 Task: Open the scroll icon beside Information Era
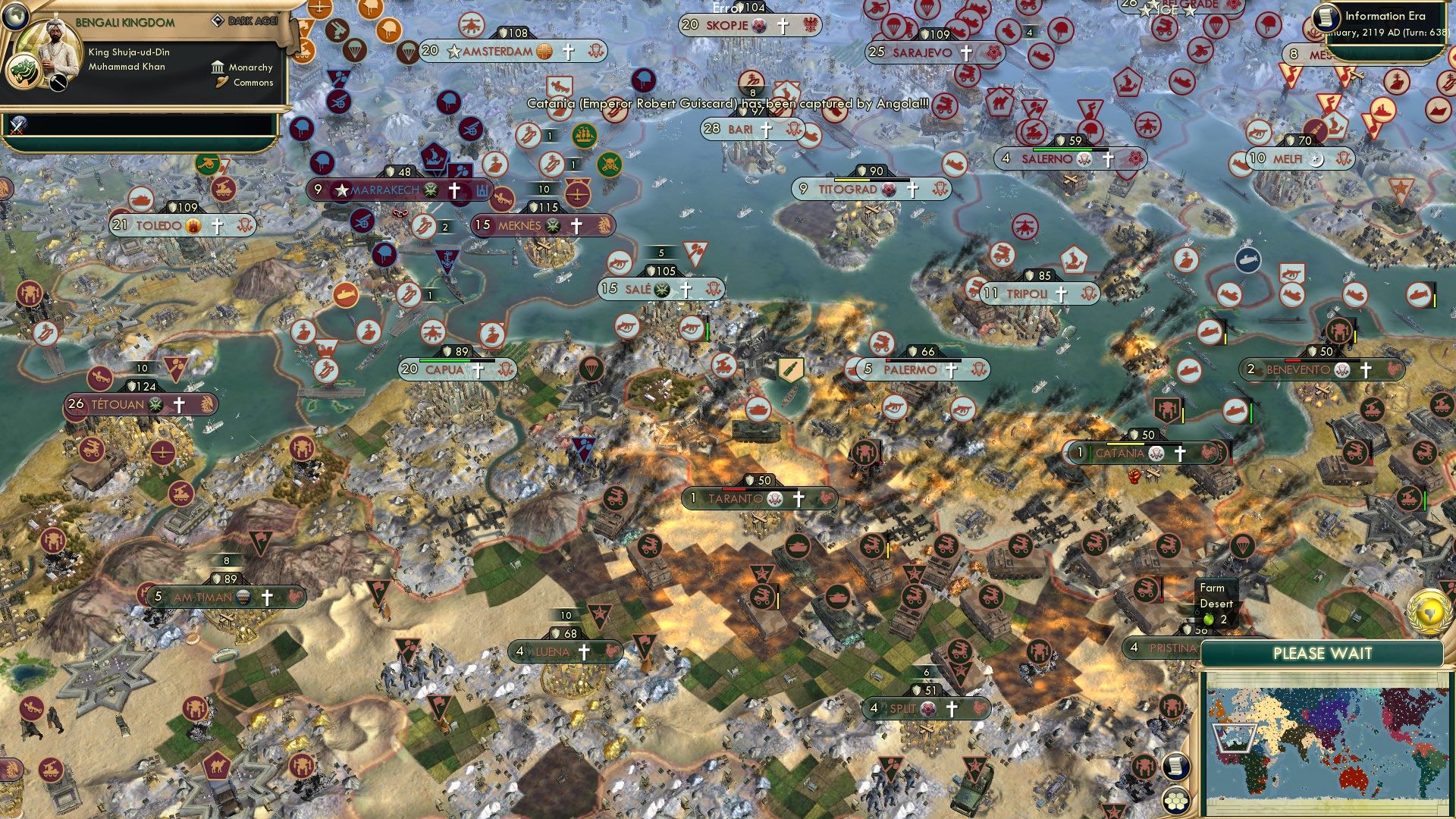click(x=1327, y=17)
